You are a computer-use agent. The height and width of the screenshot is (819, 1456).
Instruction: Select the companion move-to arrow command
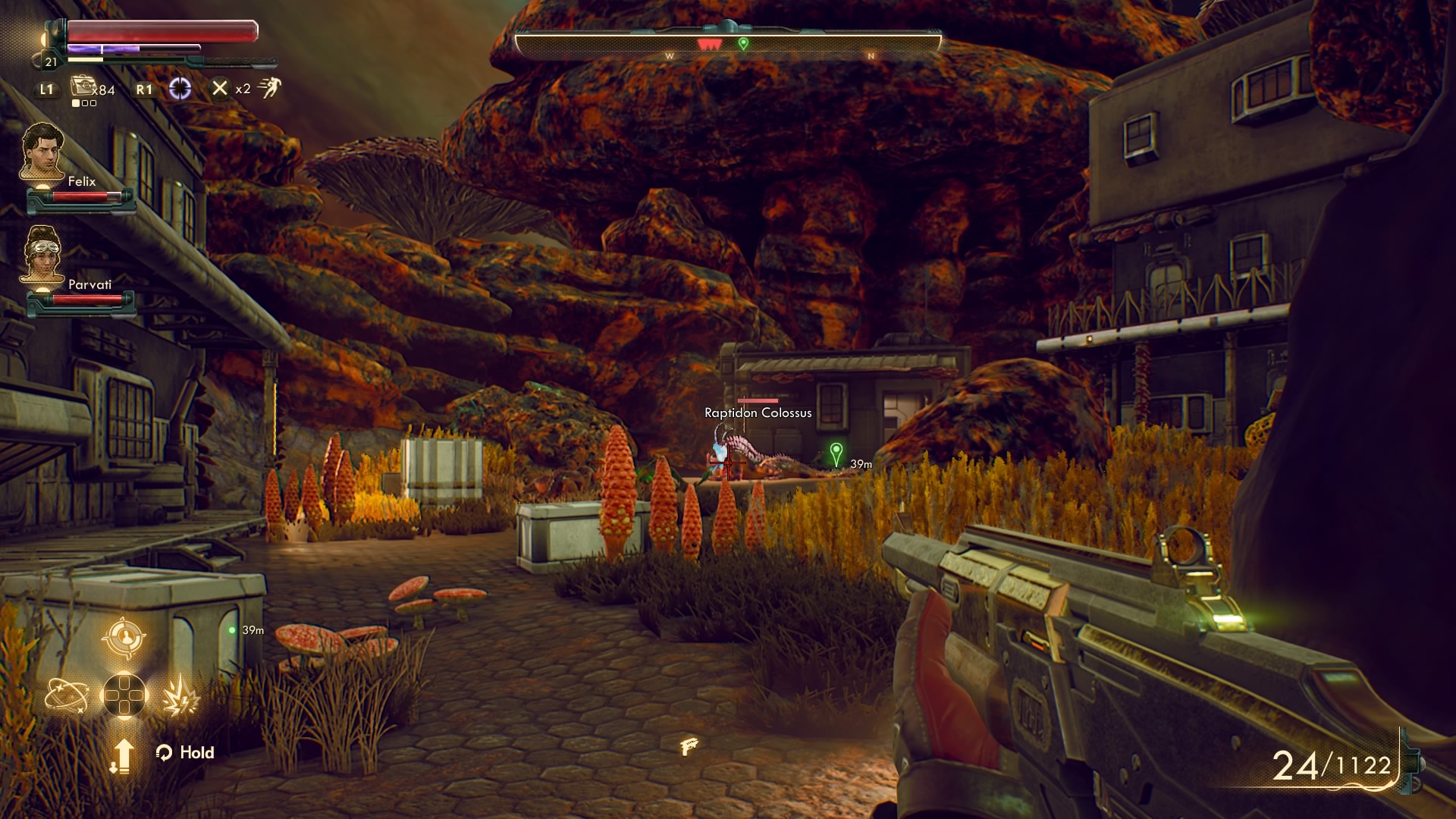coord(122,755)
